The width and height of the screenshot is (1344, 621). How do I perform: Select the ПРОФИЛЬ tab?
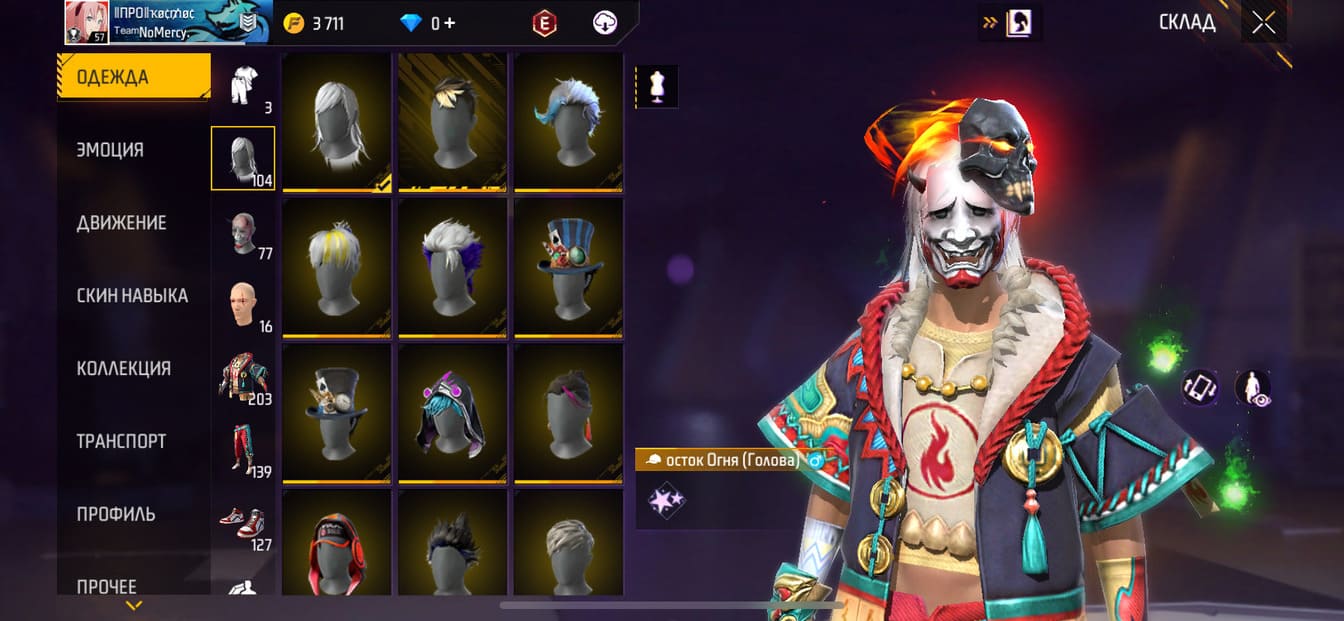tap(116, 514)
